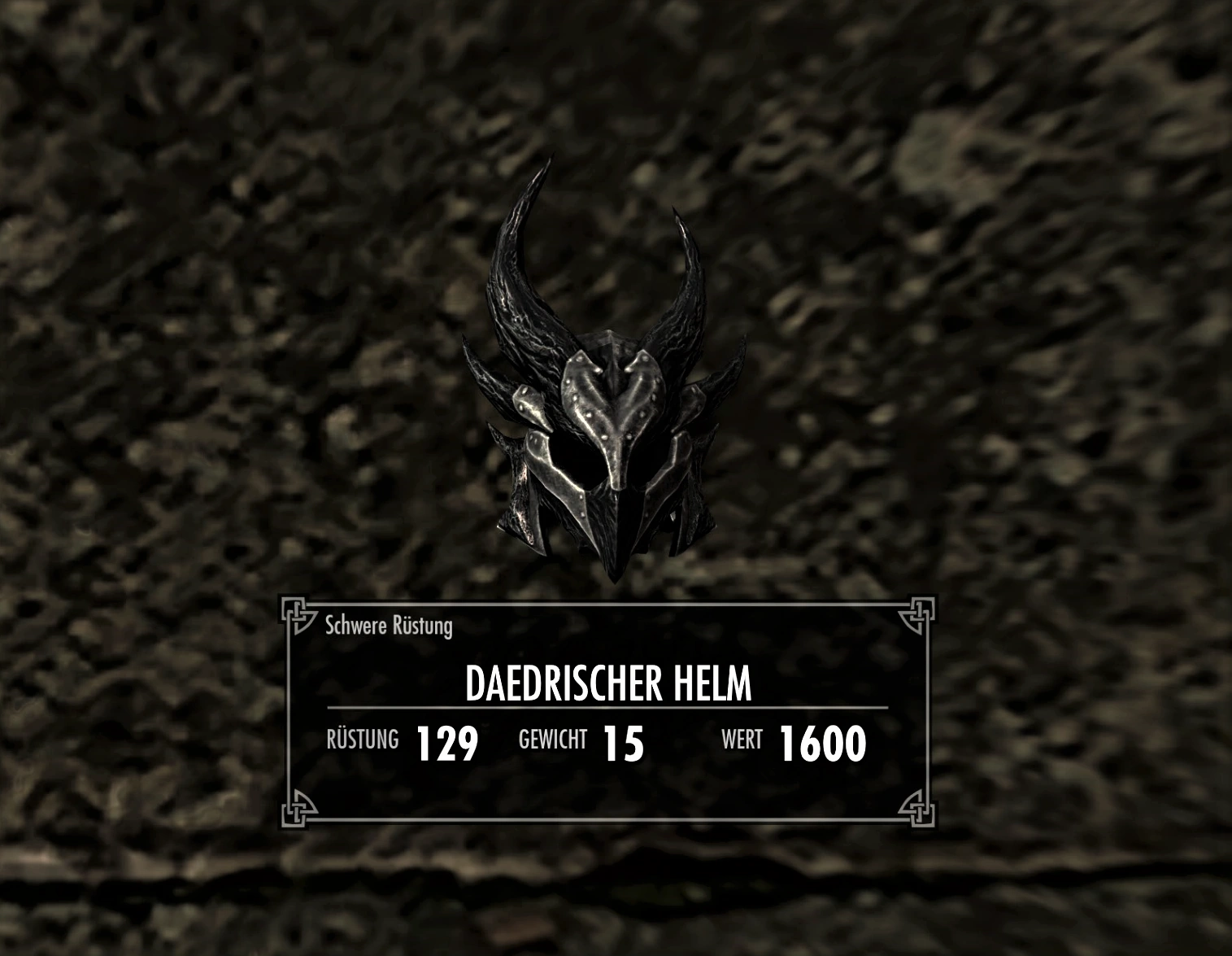
Task: Click the top-left Nordic corner ornament
Action: 298,613
